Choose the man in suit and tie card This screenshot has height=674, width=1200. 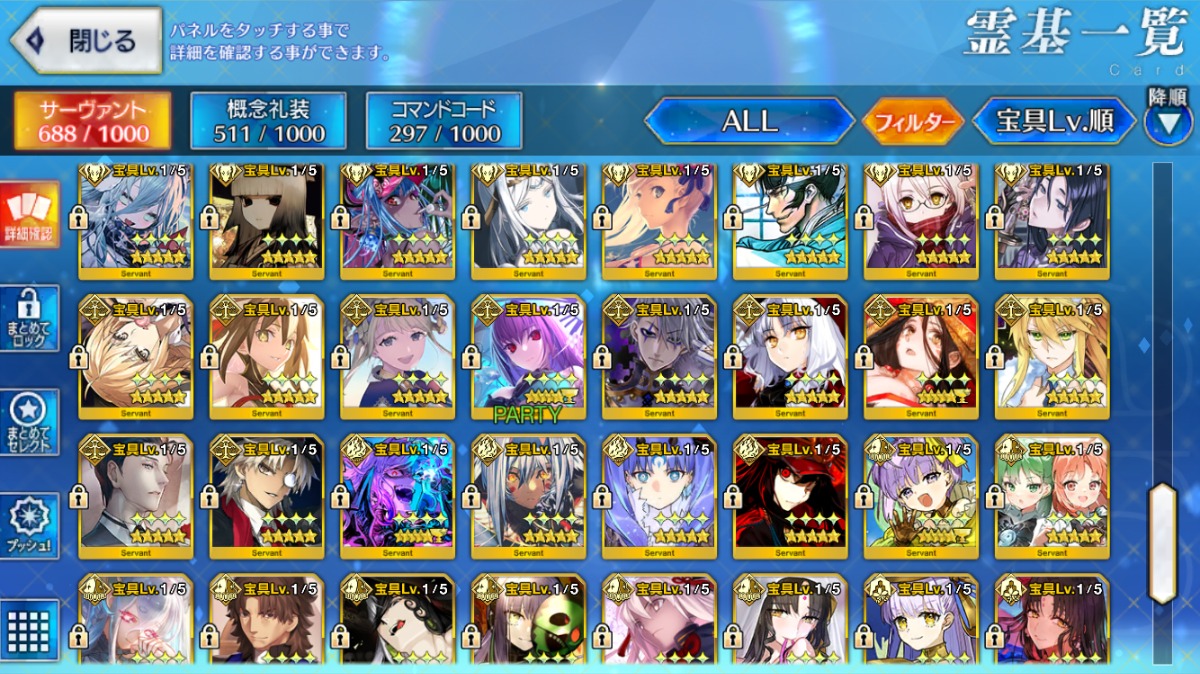pos(136,495)
